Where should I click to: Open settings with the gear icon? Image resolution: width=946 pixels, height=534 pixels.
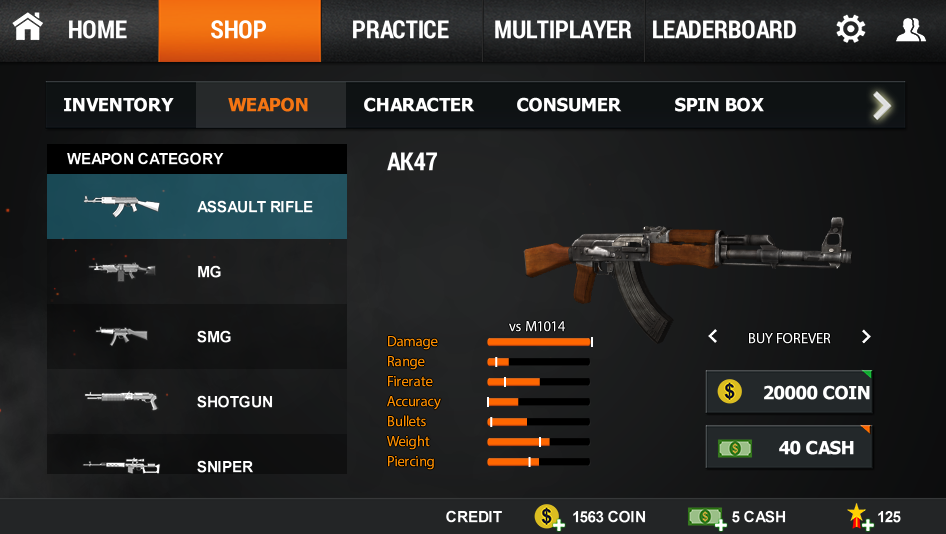[x=850, y=30]
